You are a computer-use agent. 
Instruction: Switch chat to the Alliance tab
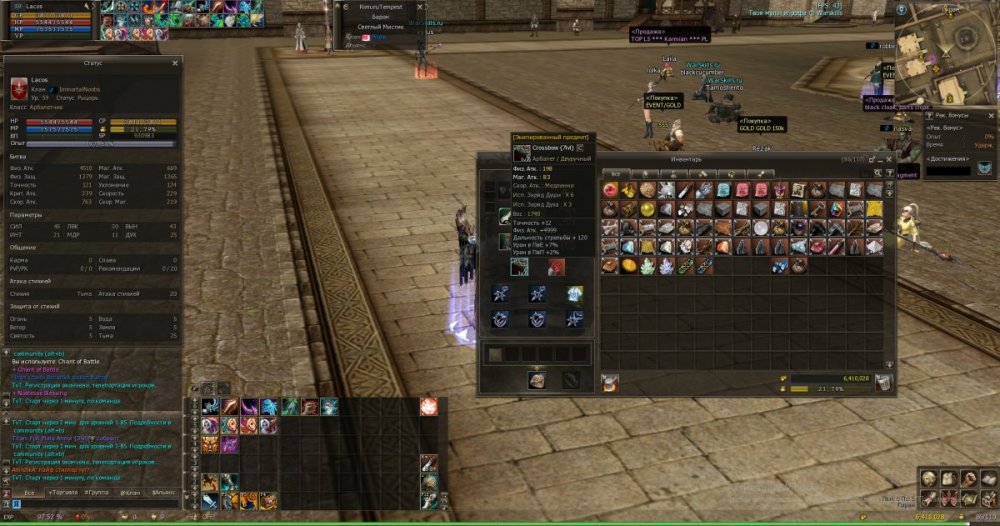[x=164, y=493]
